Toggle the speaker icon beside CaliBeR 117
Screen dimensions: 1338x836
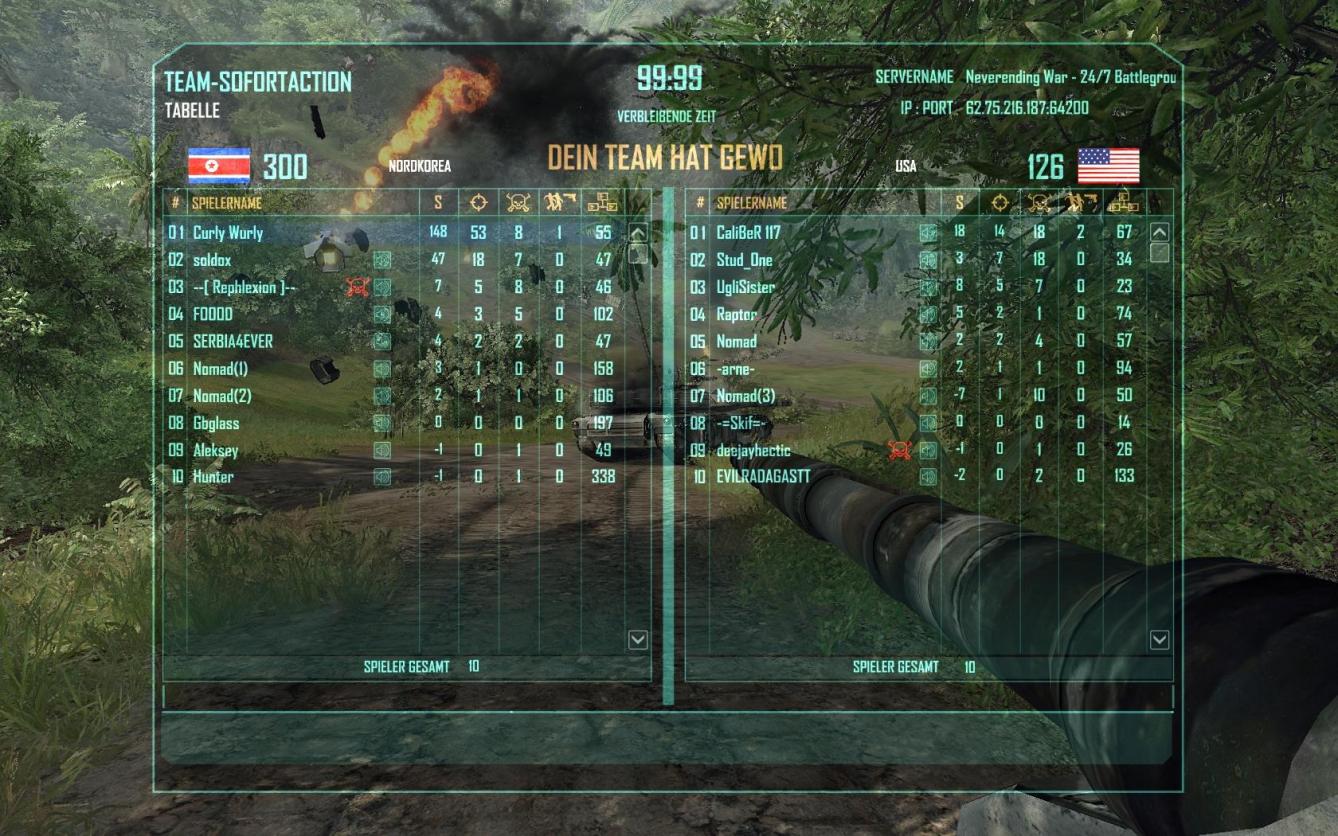tap(928, 233)
